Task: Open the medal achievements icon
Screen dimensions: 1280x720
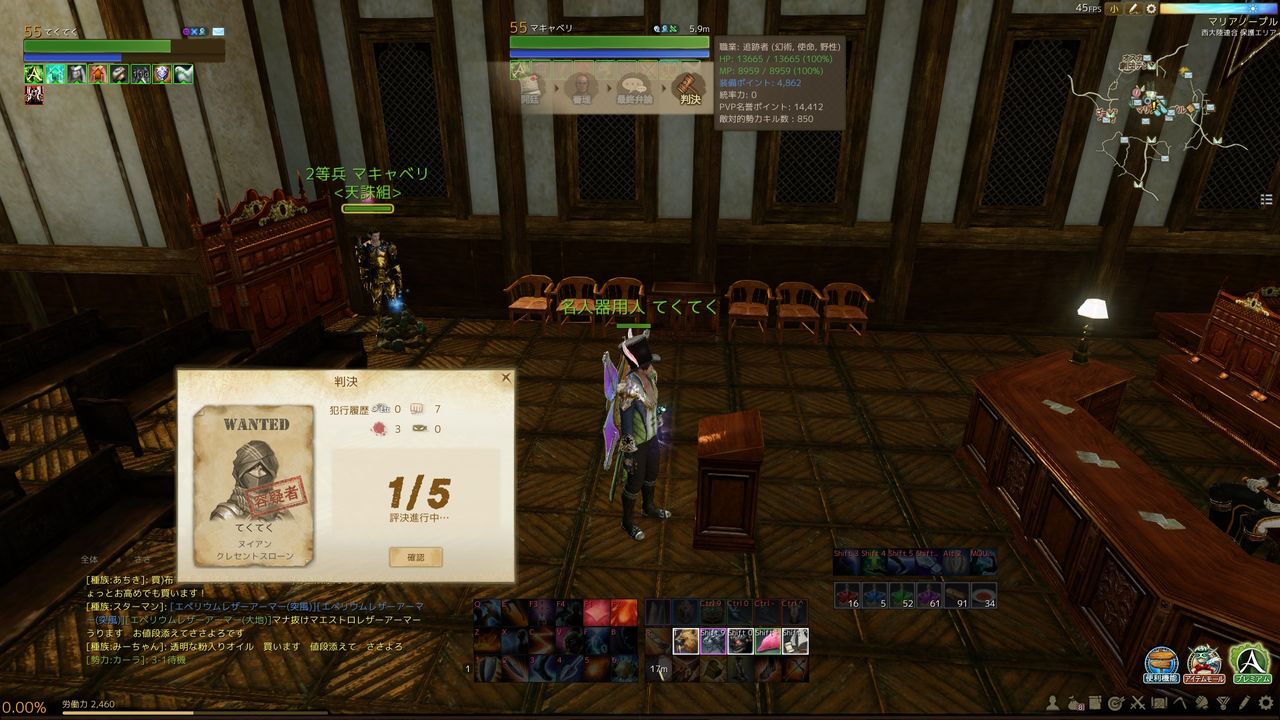Action: pyautogui.click(x=1222, y=701)
